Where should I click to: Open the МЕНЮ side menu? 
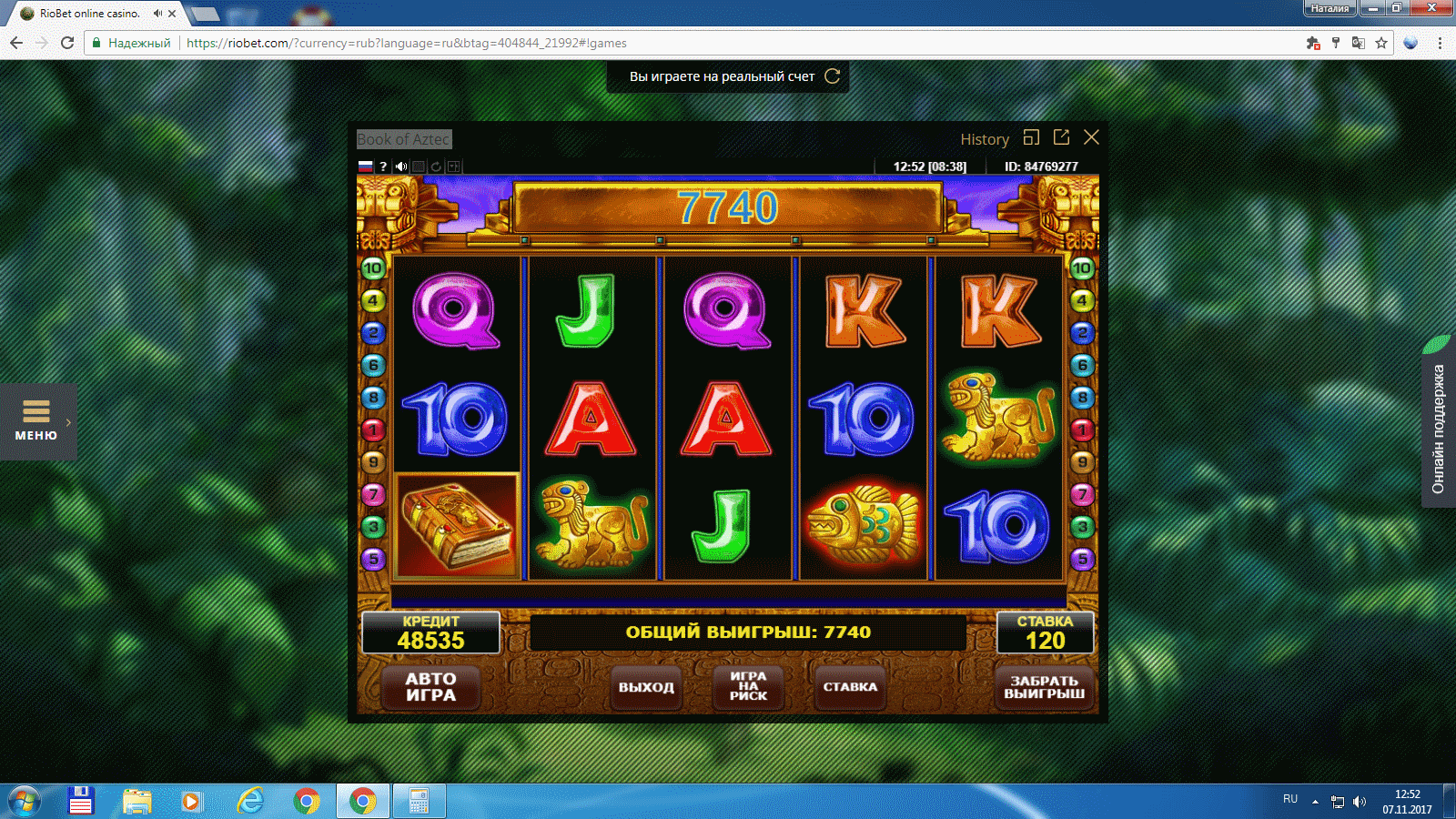click(x=36, y=421)
